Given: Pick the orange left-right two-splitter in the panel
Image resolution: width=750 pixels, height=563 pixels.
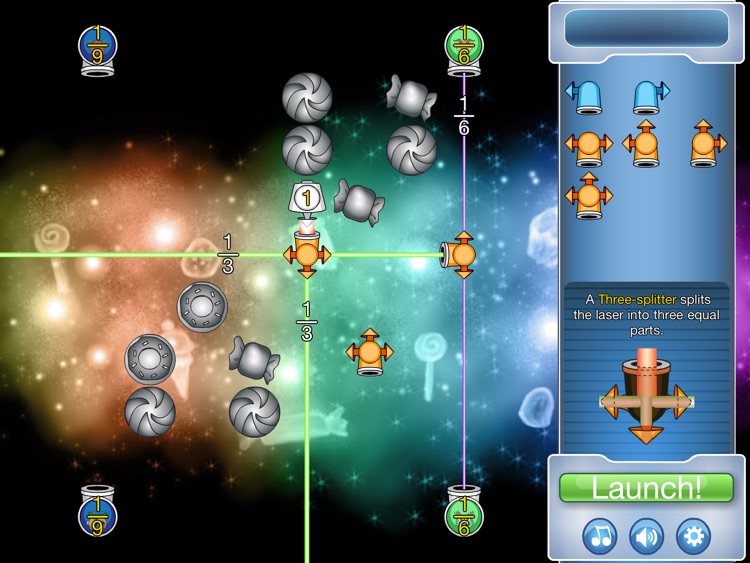Looking at the screenshot, I should (x=586, y=146).
